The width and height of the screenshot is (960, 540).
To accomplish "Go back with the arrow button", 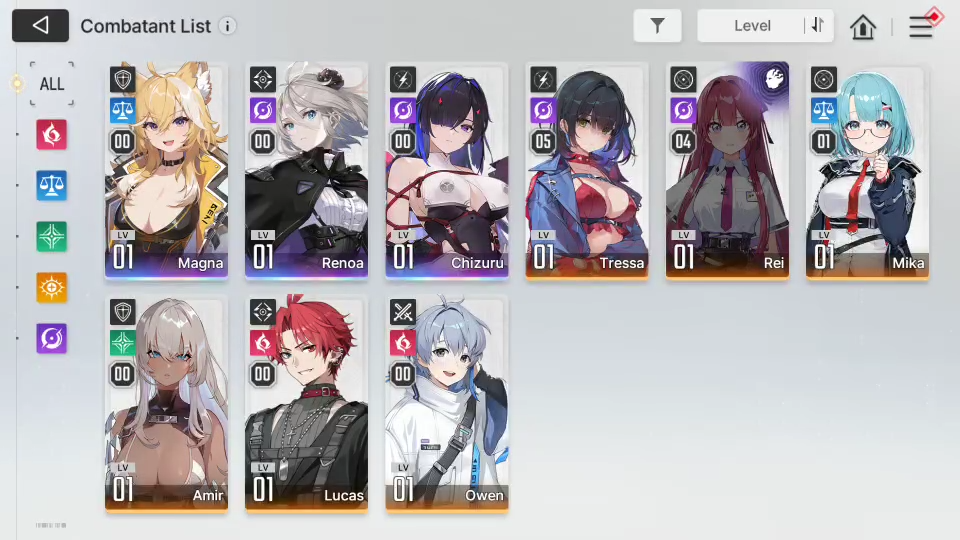I will point(40,26).
